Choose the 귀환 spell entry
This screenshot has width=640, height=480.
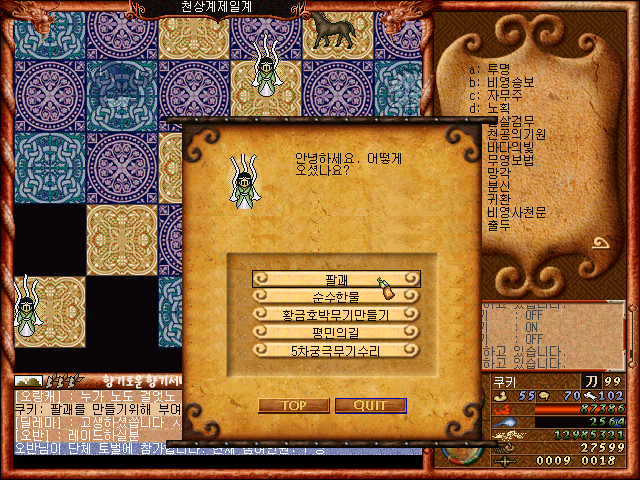(498, 199)
